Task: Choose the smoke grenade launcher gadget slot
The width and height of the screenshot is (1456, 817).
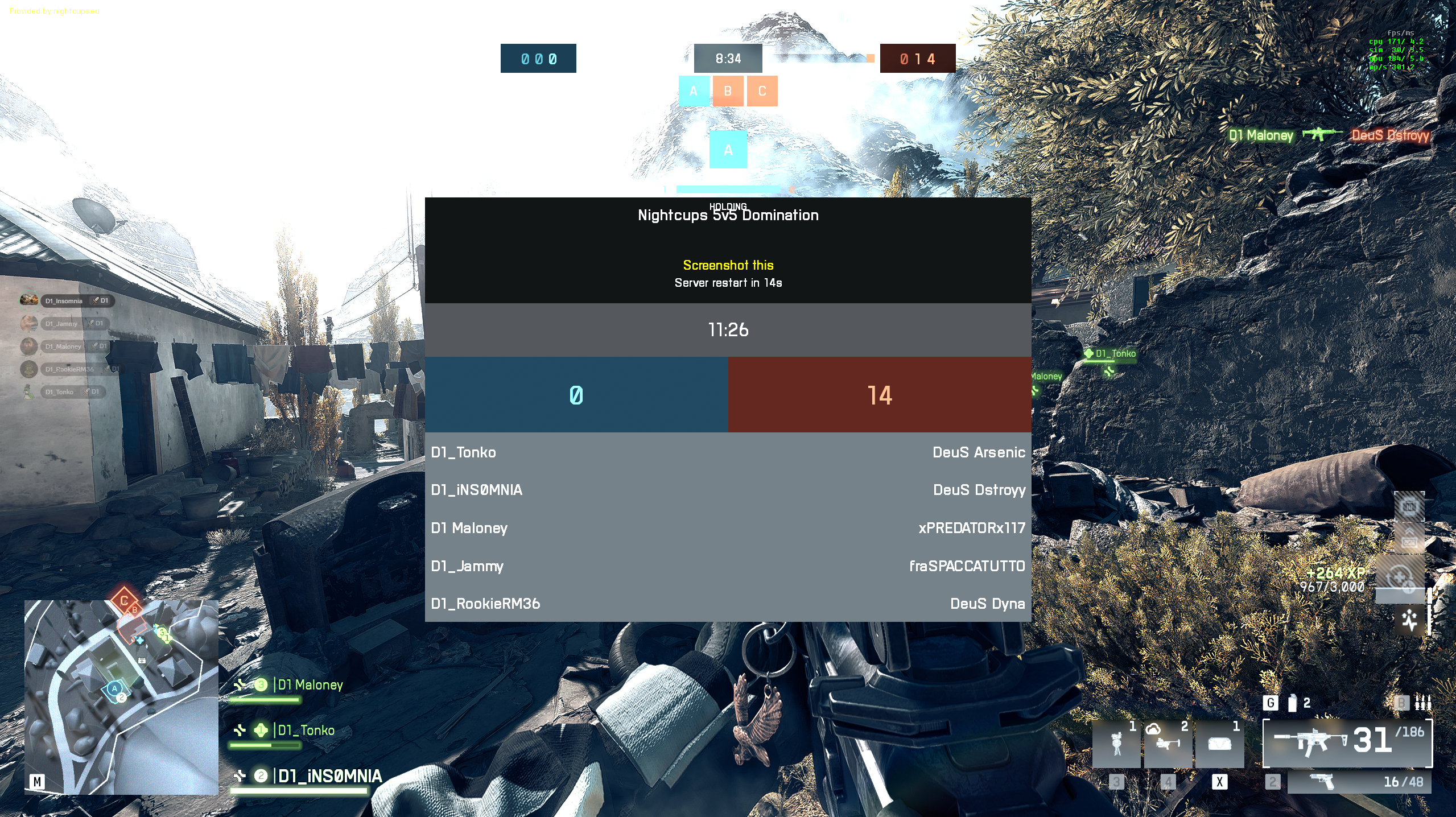Action: click(1168, 744)
